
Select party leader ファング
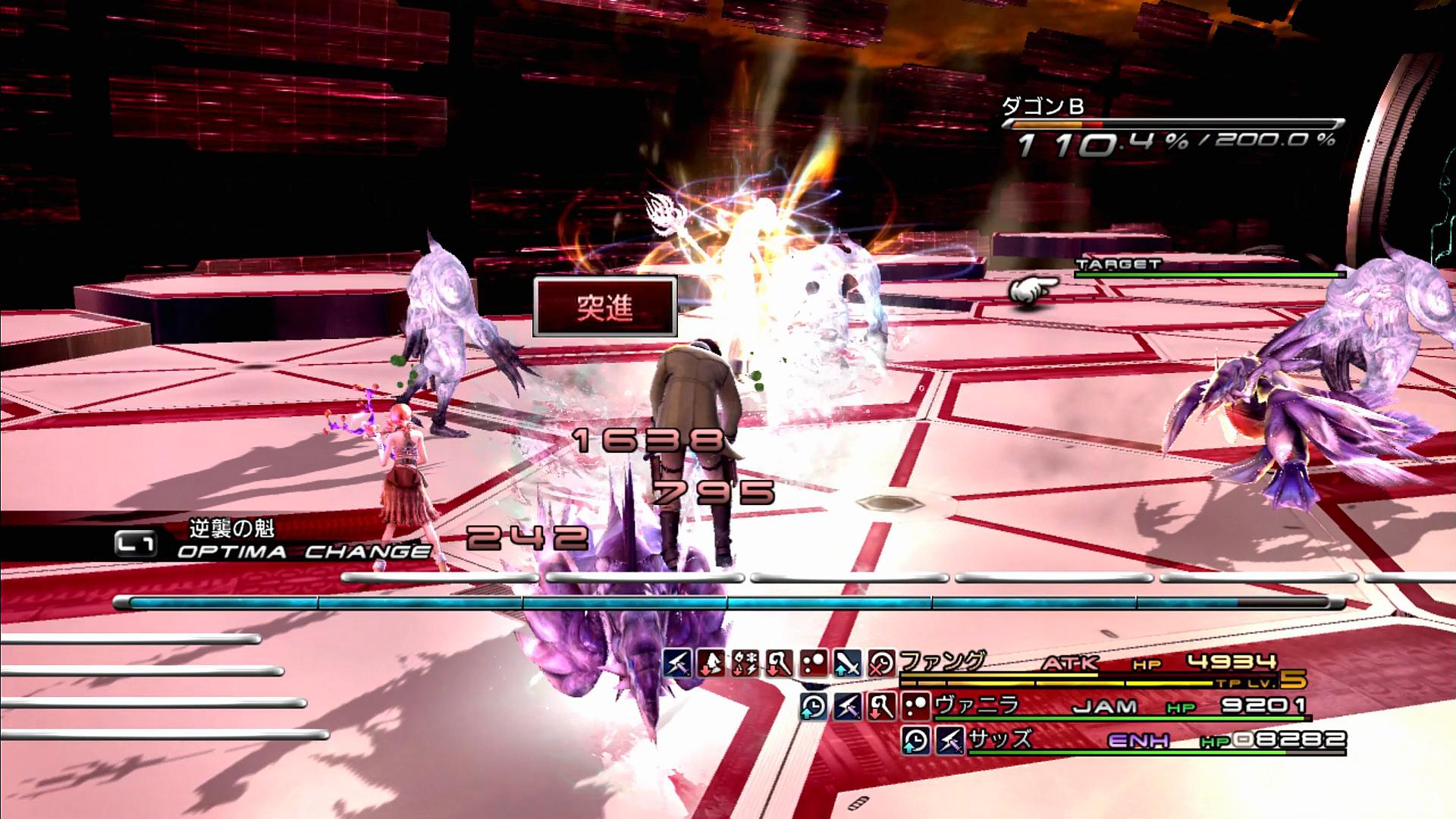click(x=943, y=662)
